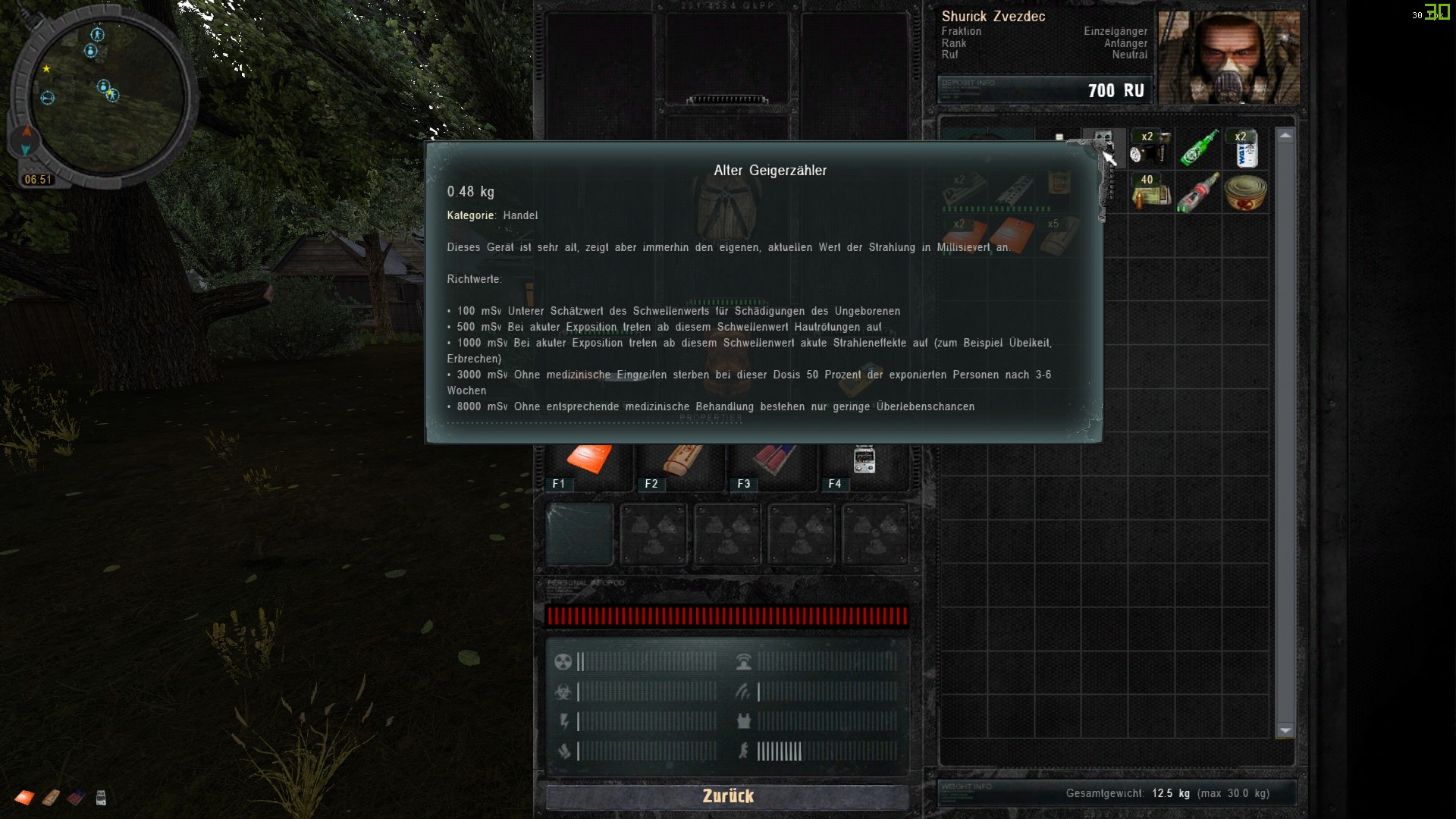Select the medkit in quick slot F1
Screen dimensions: 1456x819
click(x=588, y=459)
